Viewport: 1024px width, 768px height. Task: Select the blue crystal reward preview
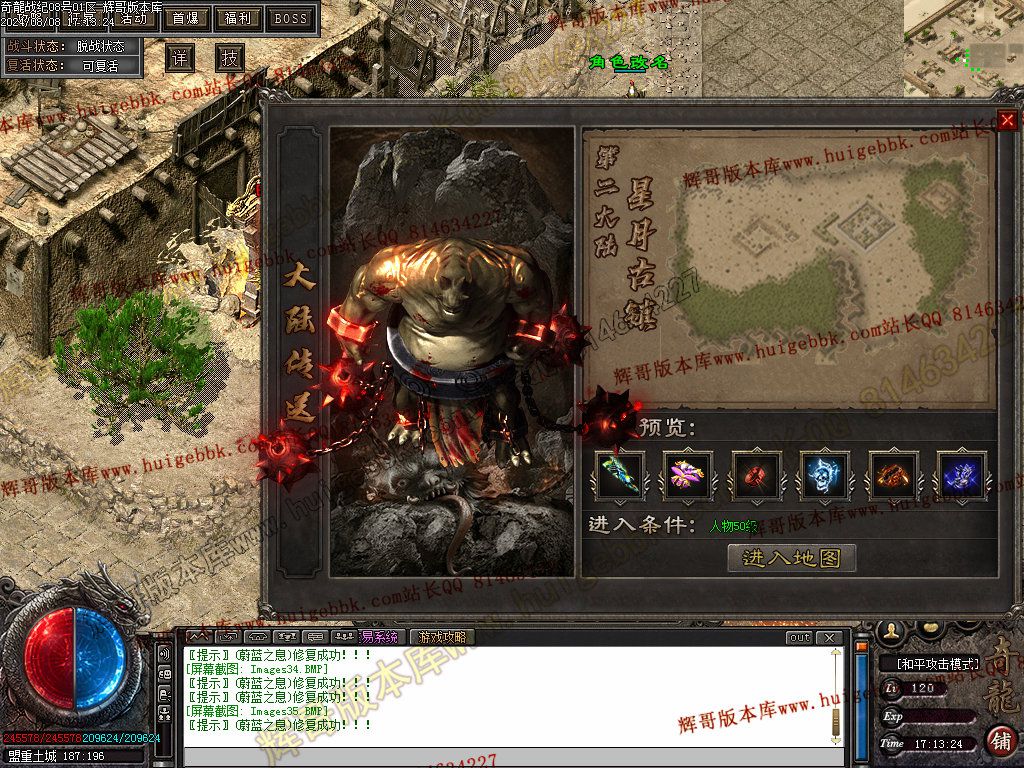click(x=961, y=475)
